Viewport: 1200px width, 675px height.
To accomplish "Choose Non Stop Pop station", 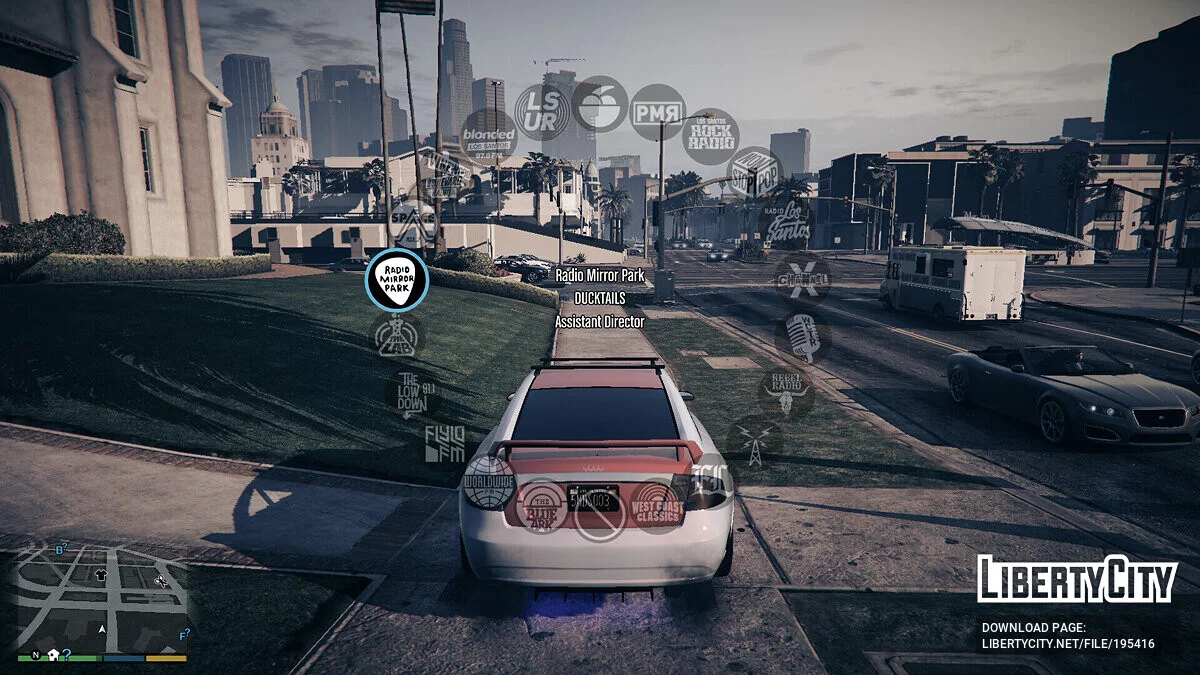I will tap(754, 173).
